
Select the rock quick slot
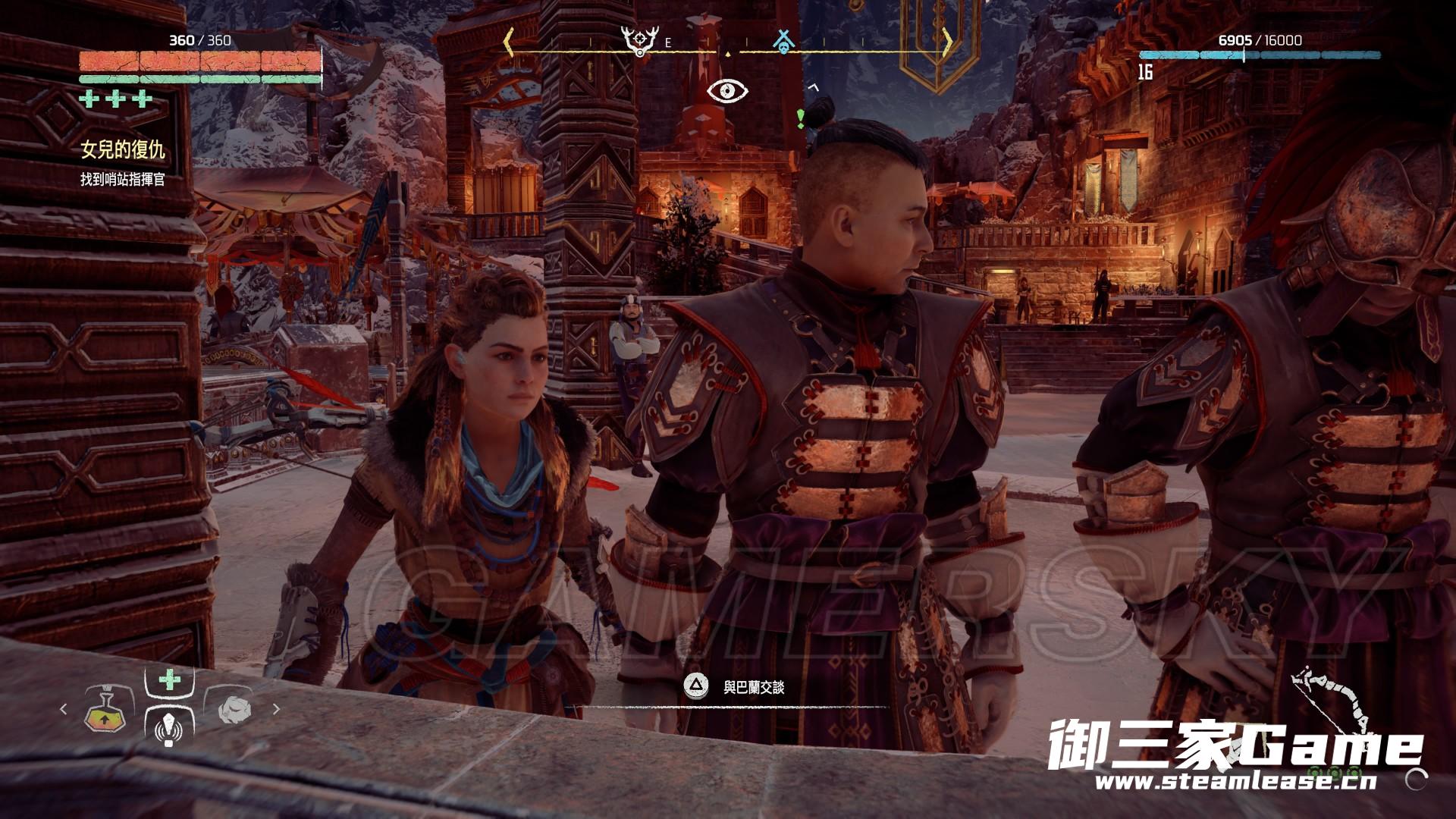click(x=233, y=710)
